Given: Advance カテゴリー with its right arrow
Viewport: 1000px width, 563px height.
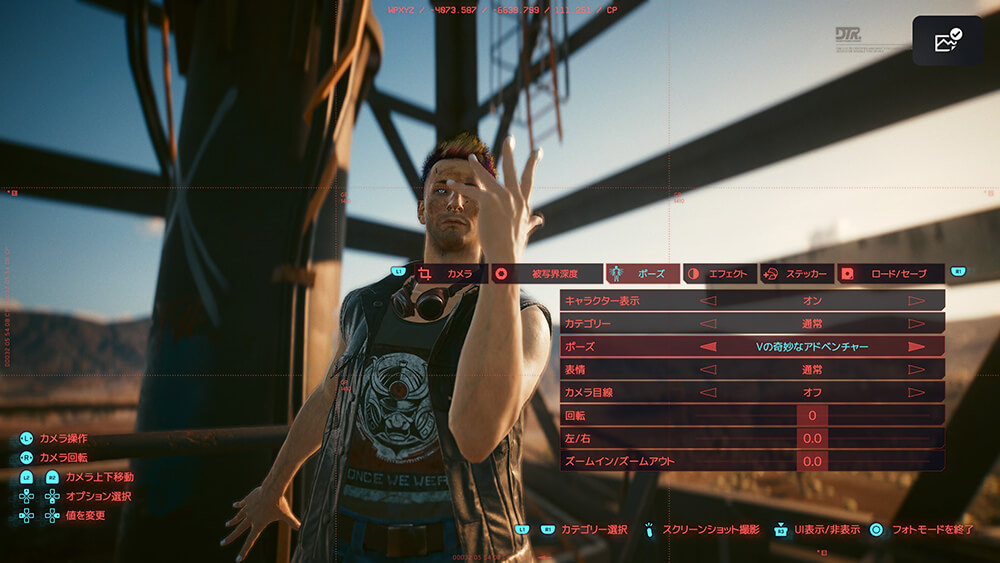Looking at the screenshot, I should (916, 323).
